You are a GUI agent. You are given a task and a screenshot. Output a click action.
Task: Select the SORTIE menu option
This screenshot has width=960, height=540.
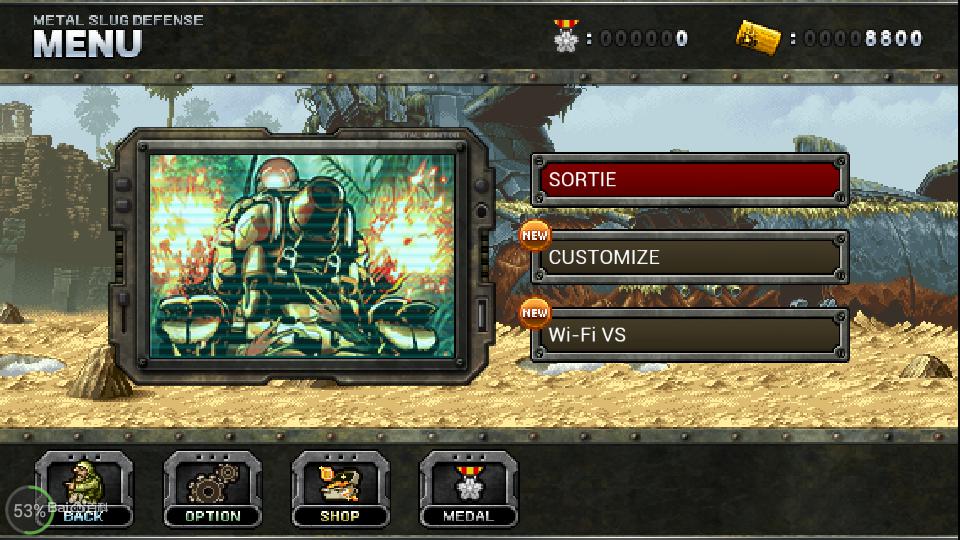point(689,180)
